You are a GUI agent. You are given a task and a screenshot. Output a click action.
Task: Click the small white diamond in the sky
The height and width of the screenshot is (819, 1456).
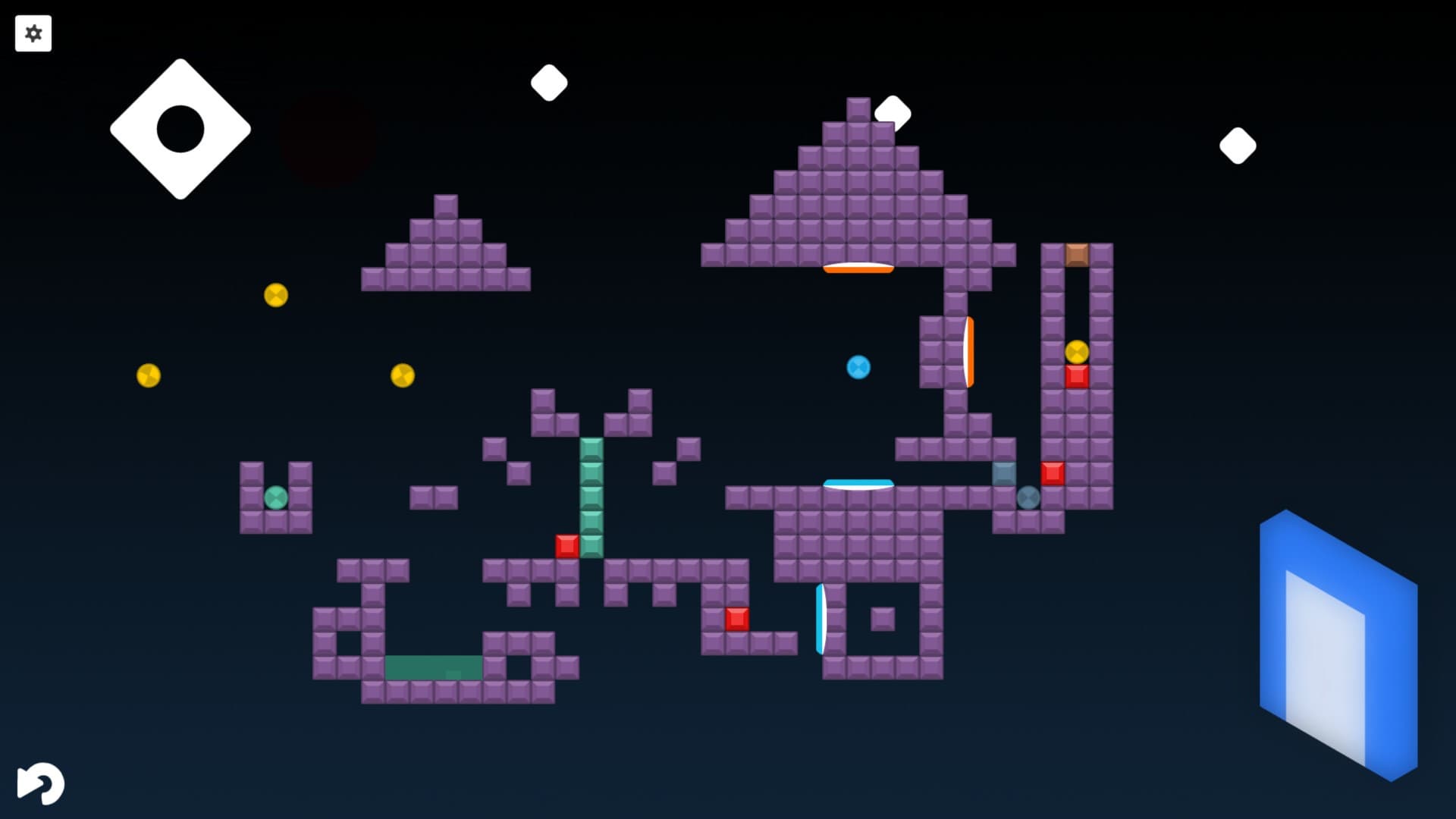pos(550,81)
